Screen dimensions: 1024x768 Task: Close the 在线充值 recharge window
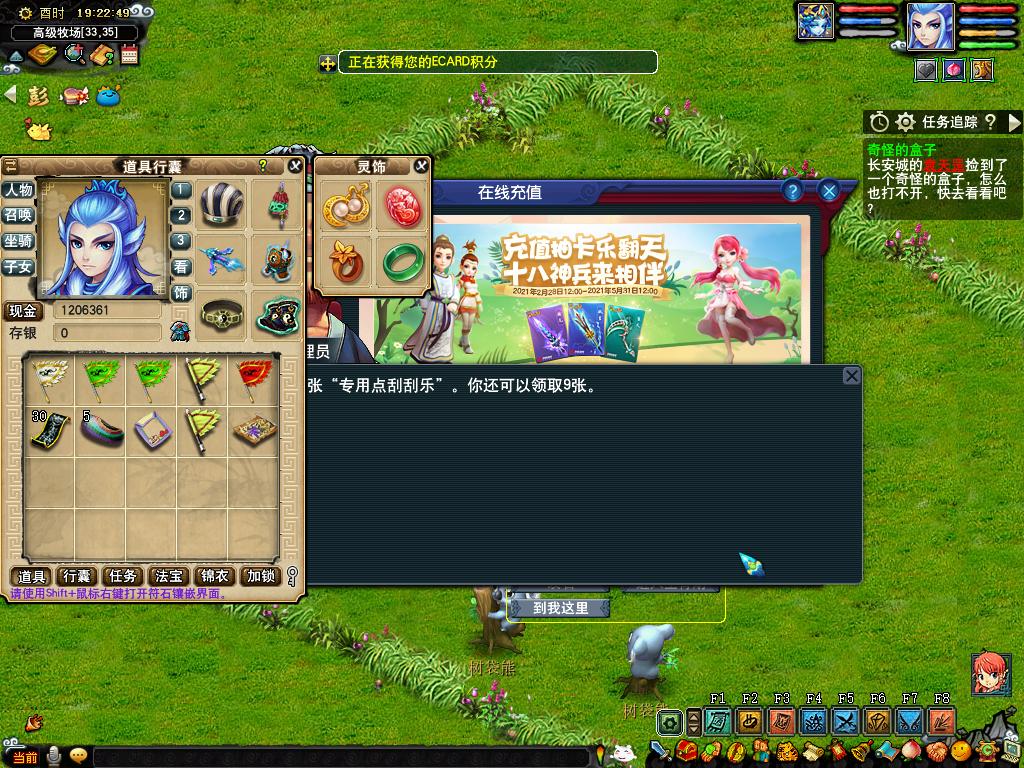(x=828, y=191)
